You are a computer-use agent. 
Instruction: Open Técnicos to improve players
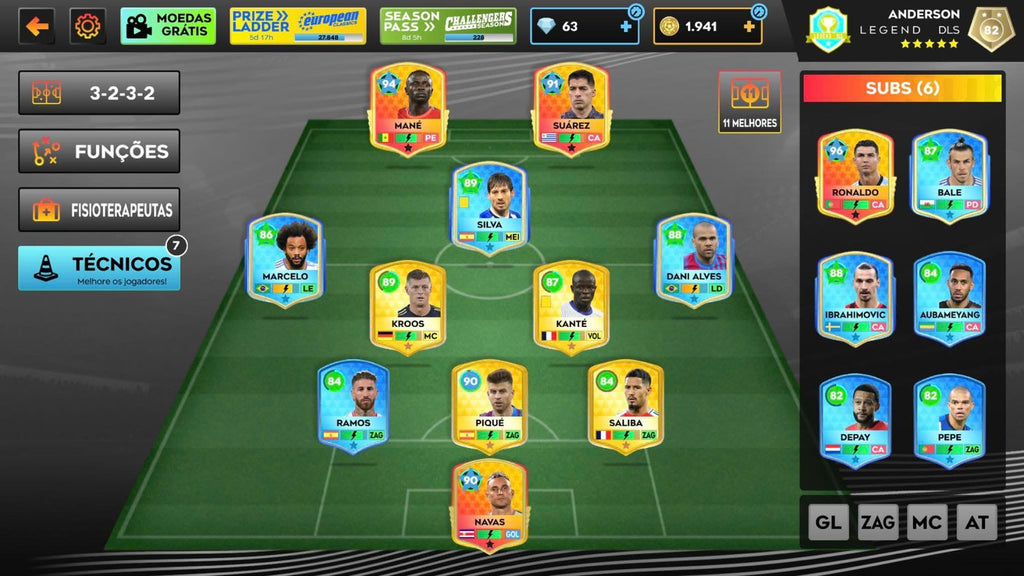pyautogui.click(x=99, y=268)
